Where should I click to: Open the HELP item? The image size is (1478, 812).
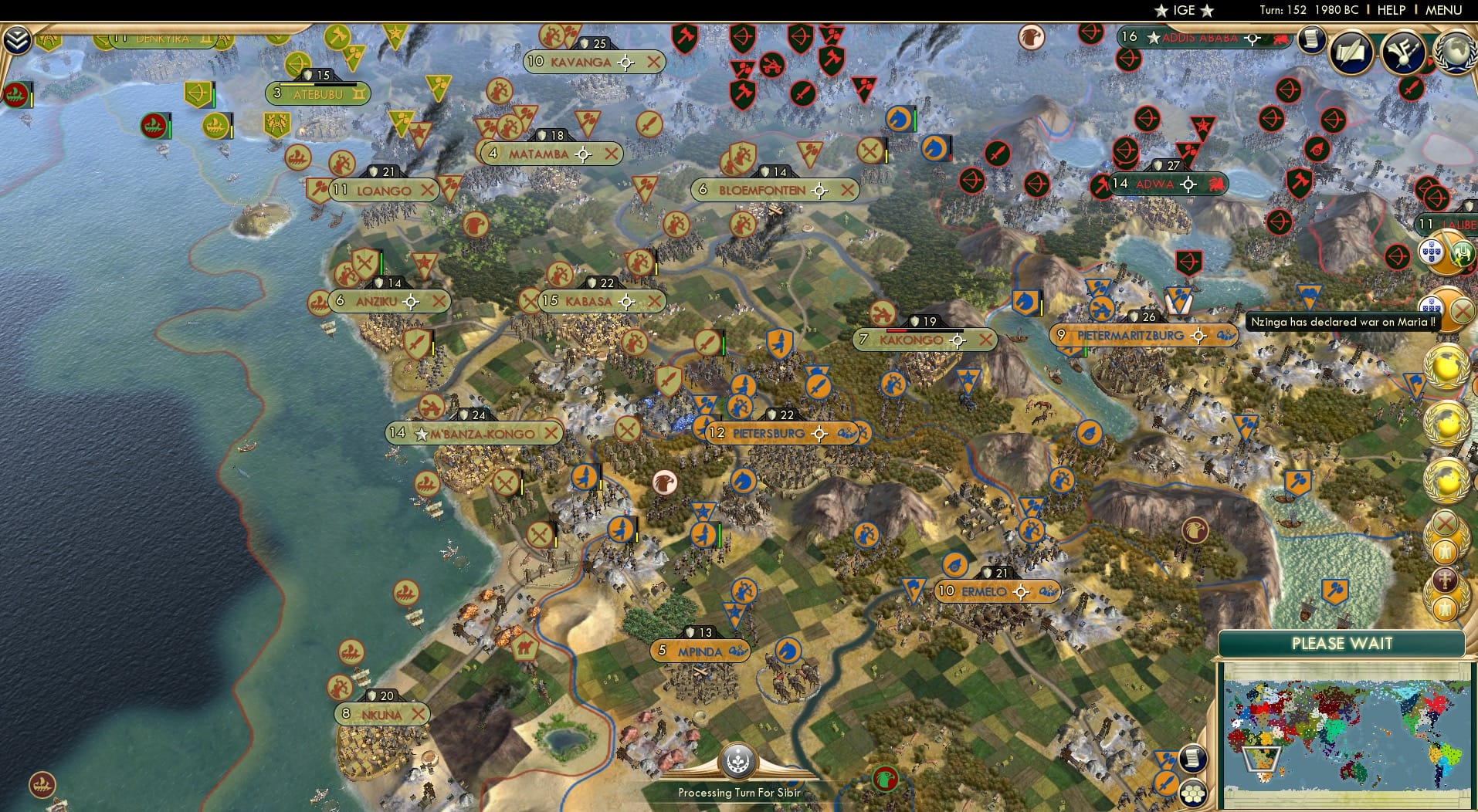click(x=1390, y=10)
